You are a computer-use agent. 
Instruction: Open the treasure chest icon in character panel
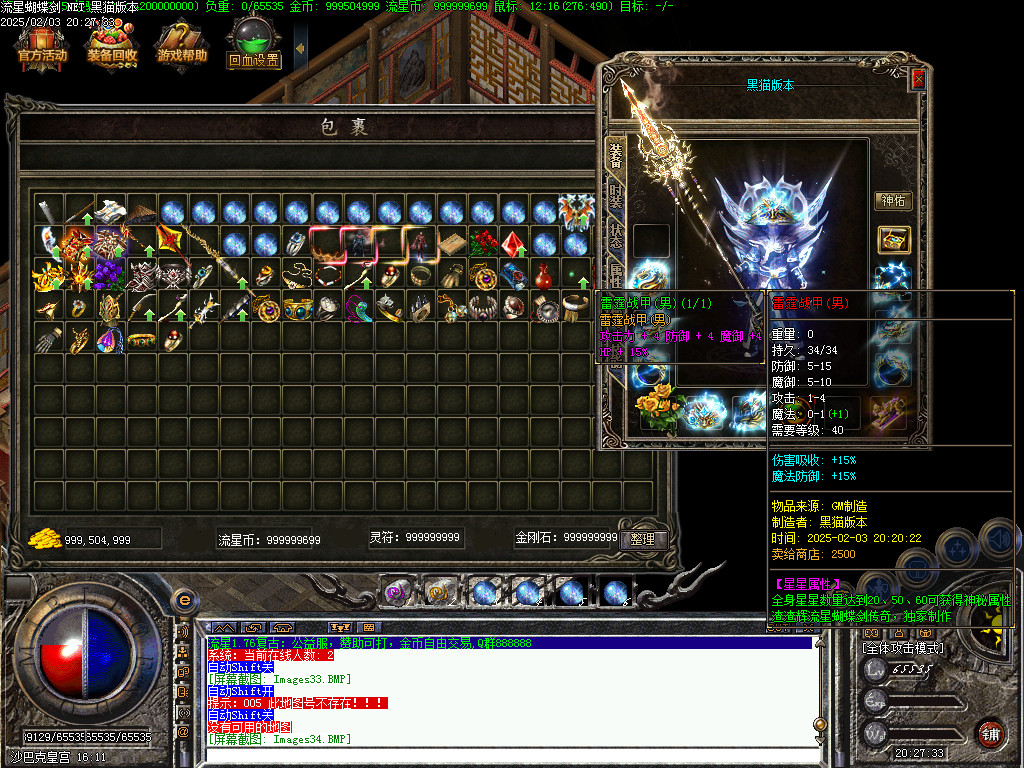(893, 240)
